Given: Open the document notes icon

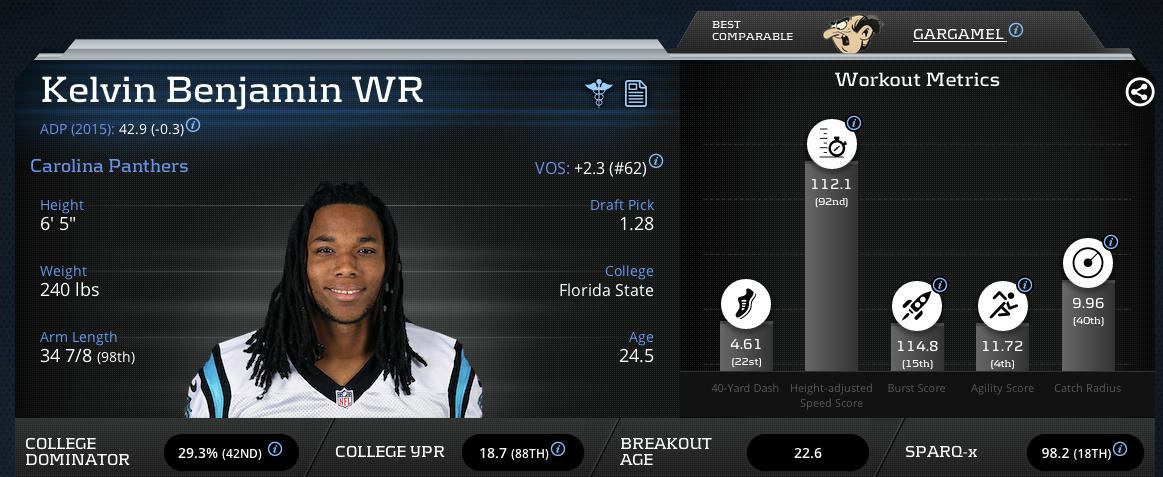Looking at the screenshot, I should (636, 93).
